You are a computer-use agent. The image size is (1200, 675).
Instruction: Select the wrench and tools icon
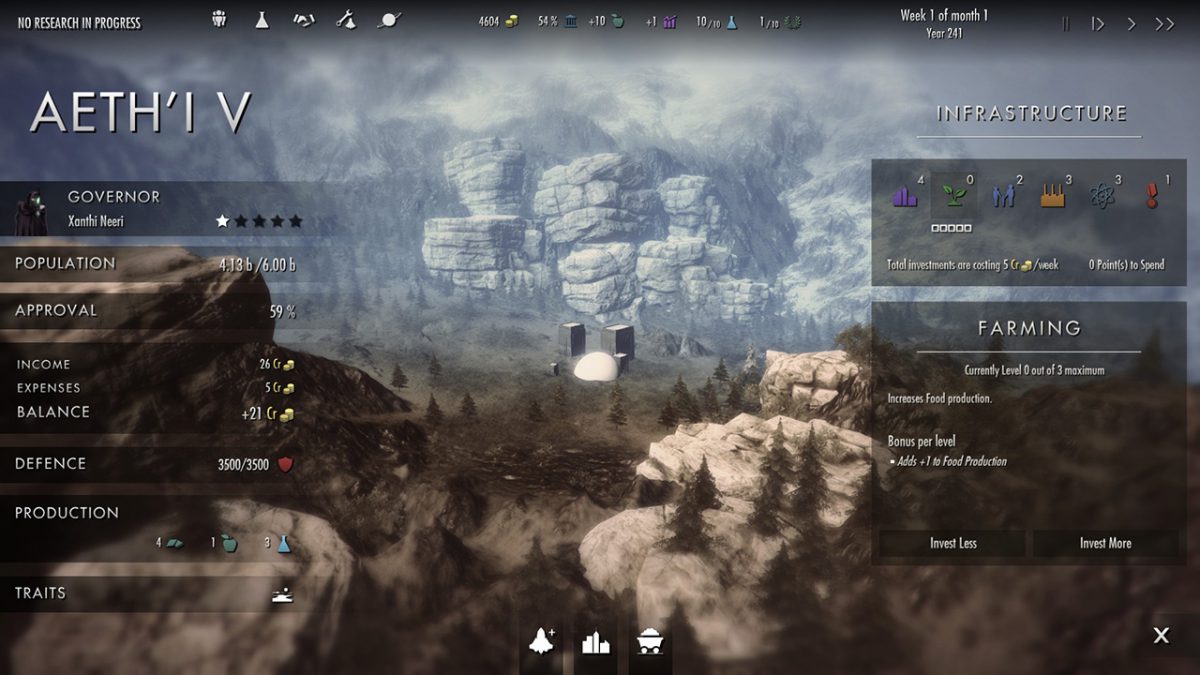(346, 20)
